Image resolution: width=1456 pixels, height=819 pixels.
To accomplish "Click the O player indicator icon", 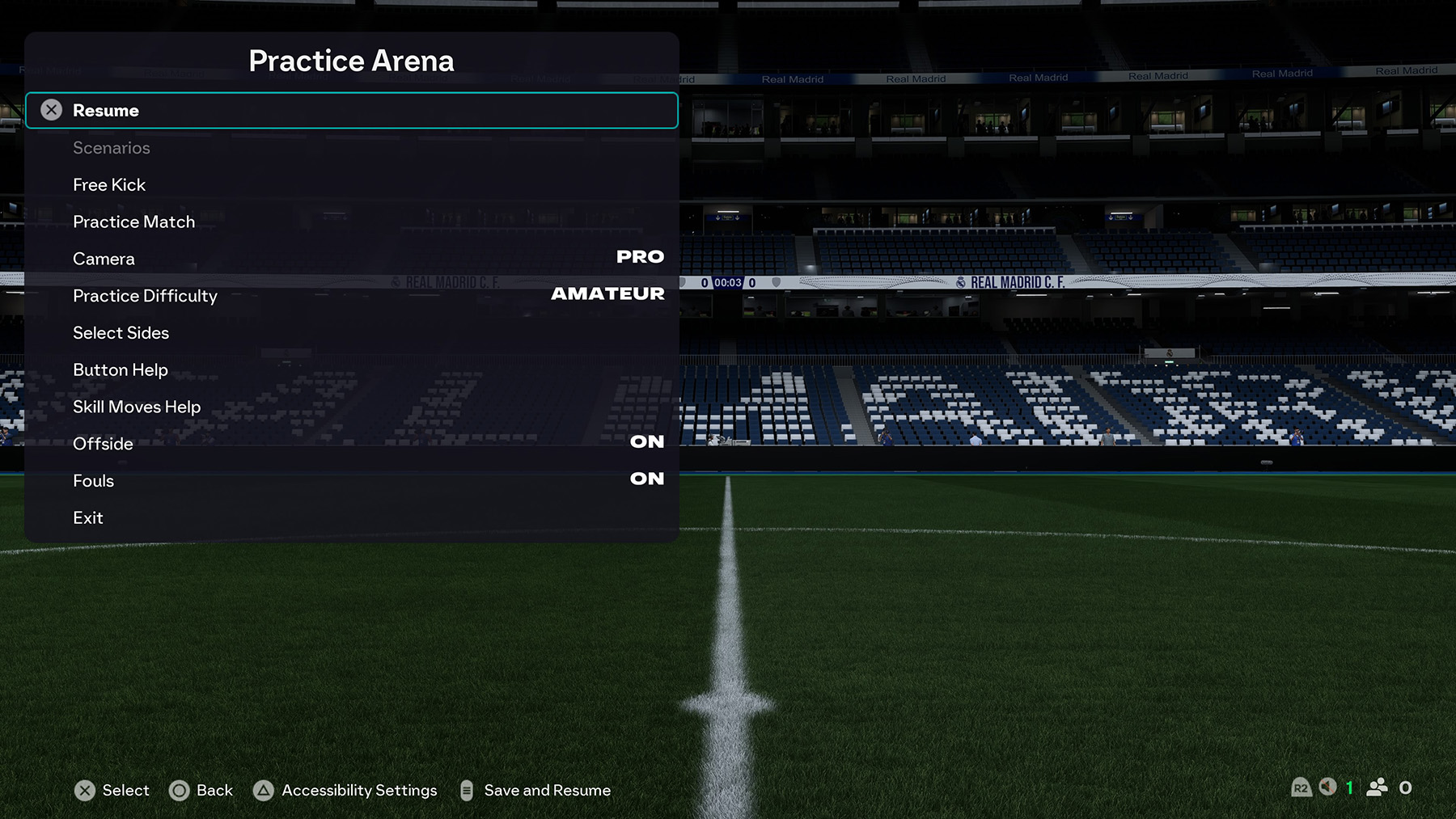I will pos(1405,787).
